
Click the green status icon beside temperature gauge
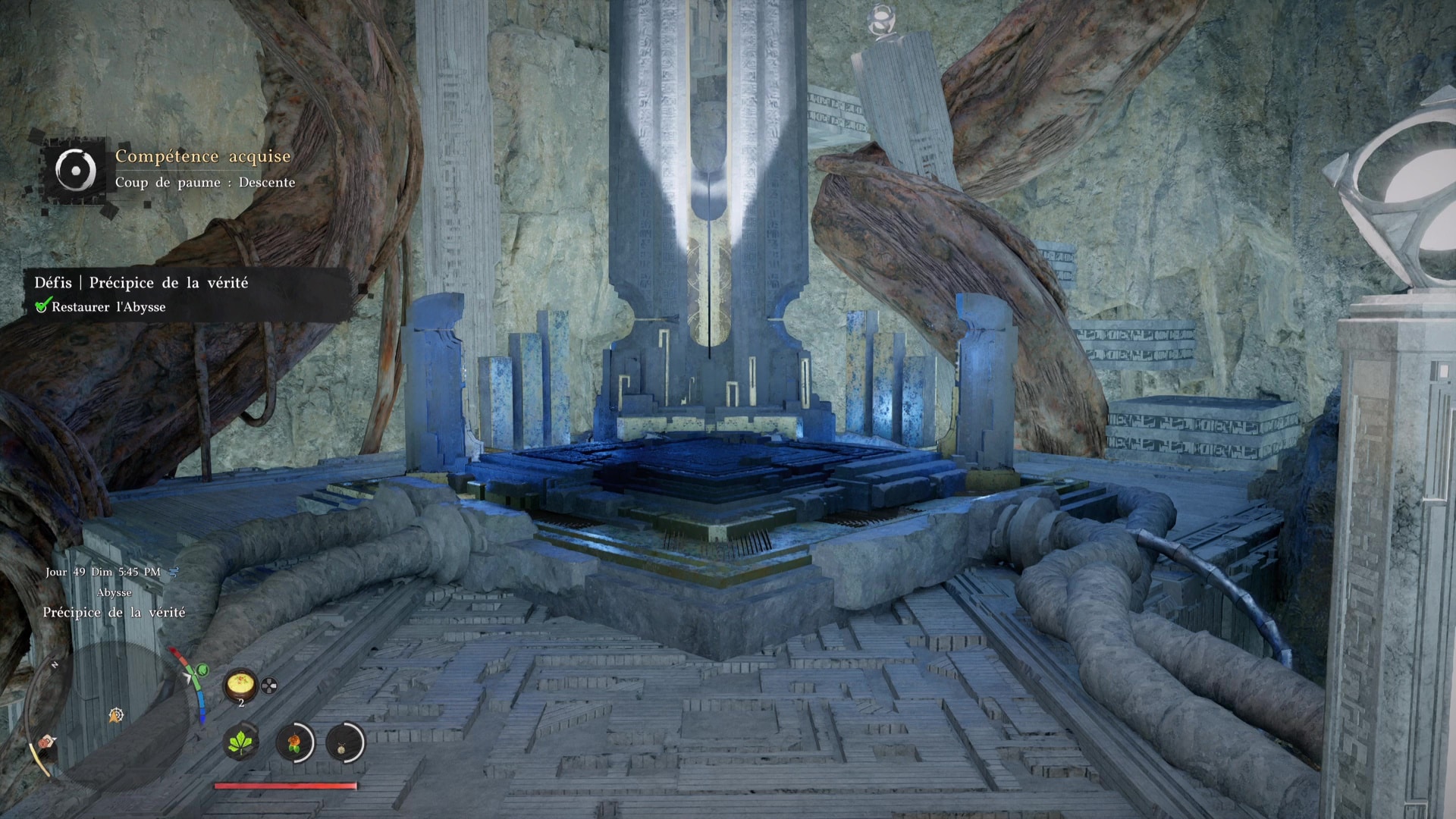[x=202, y=670]
